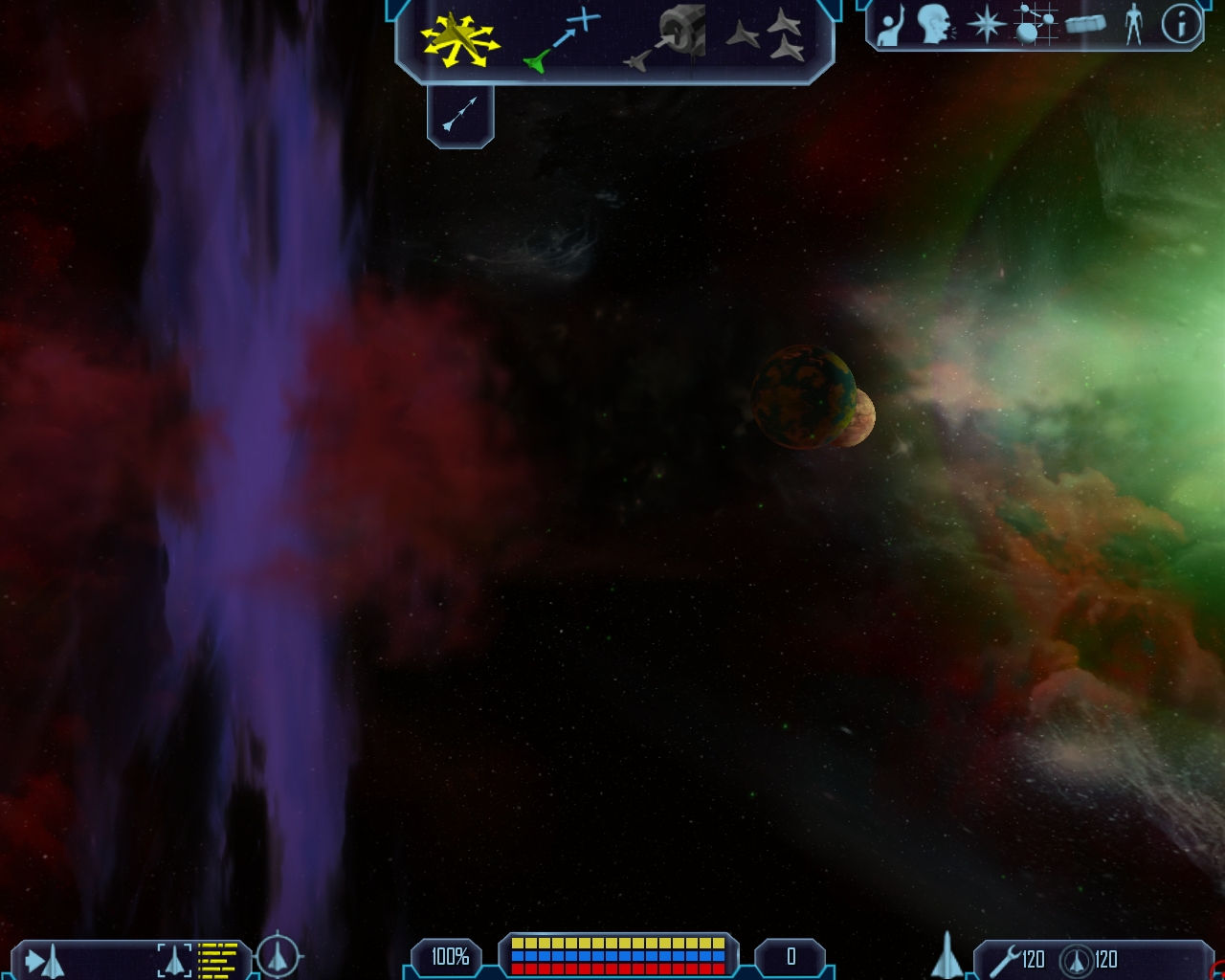This screenshot has height=980, width=1225.
Task: Select the yellow multi-arrow ship command icon
Action: pos(459,40)
